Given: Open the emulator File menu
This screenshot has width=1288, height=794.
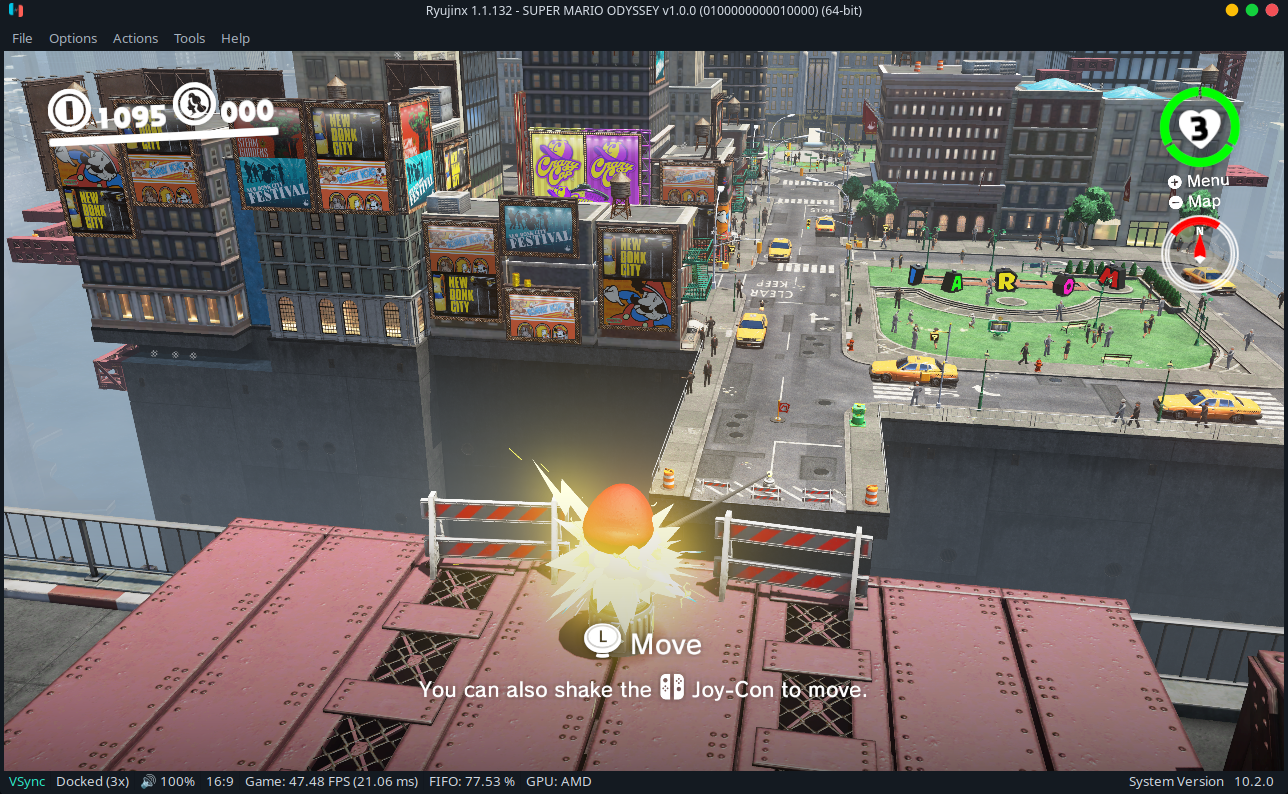Looking at the screenshot, I should (x=22, y=38).
